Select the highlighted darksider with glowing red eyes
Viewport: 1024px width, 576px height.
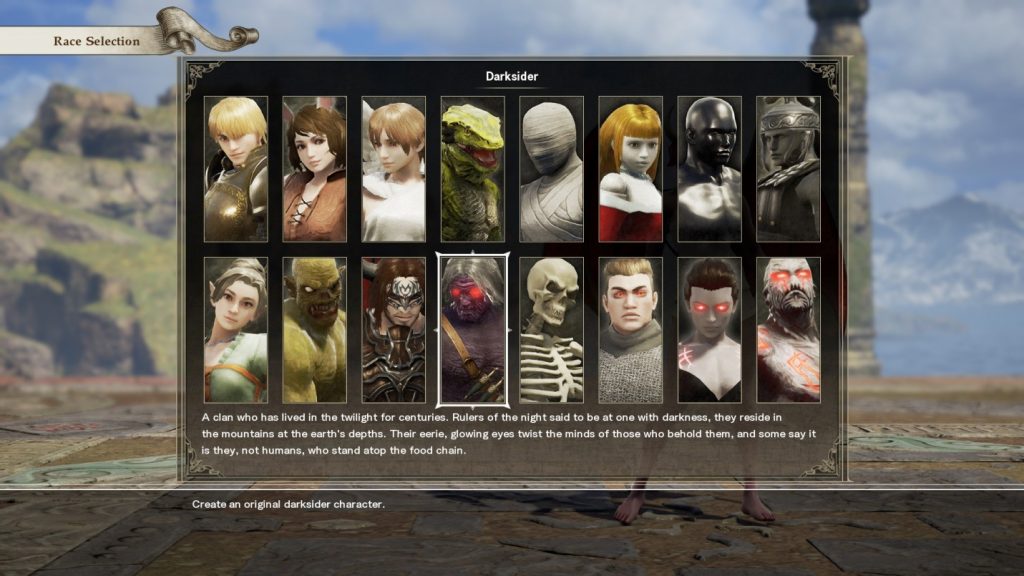point(472,329)
